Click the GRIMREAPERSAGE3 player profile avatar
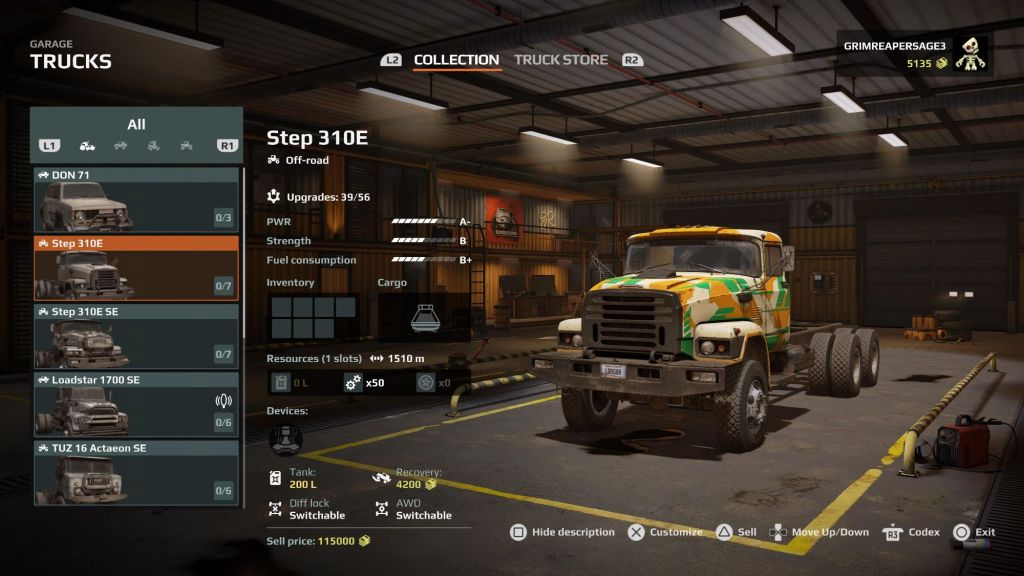 tap(969, 55)
